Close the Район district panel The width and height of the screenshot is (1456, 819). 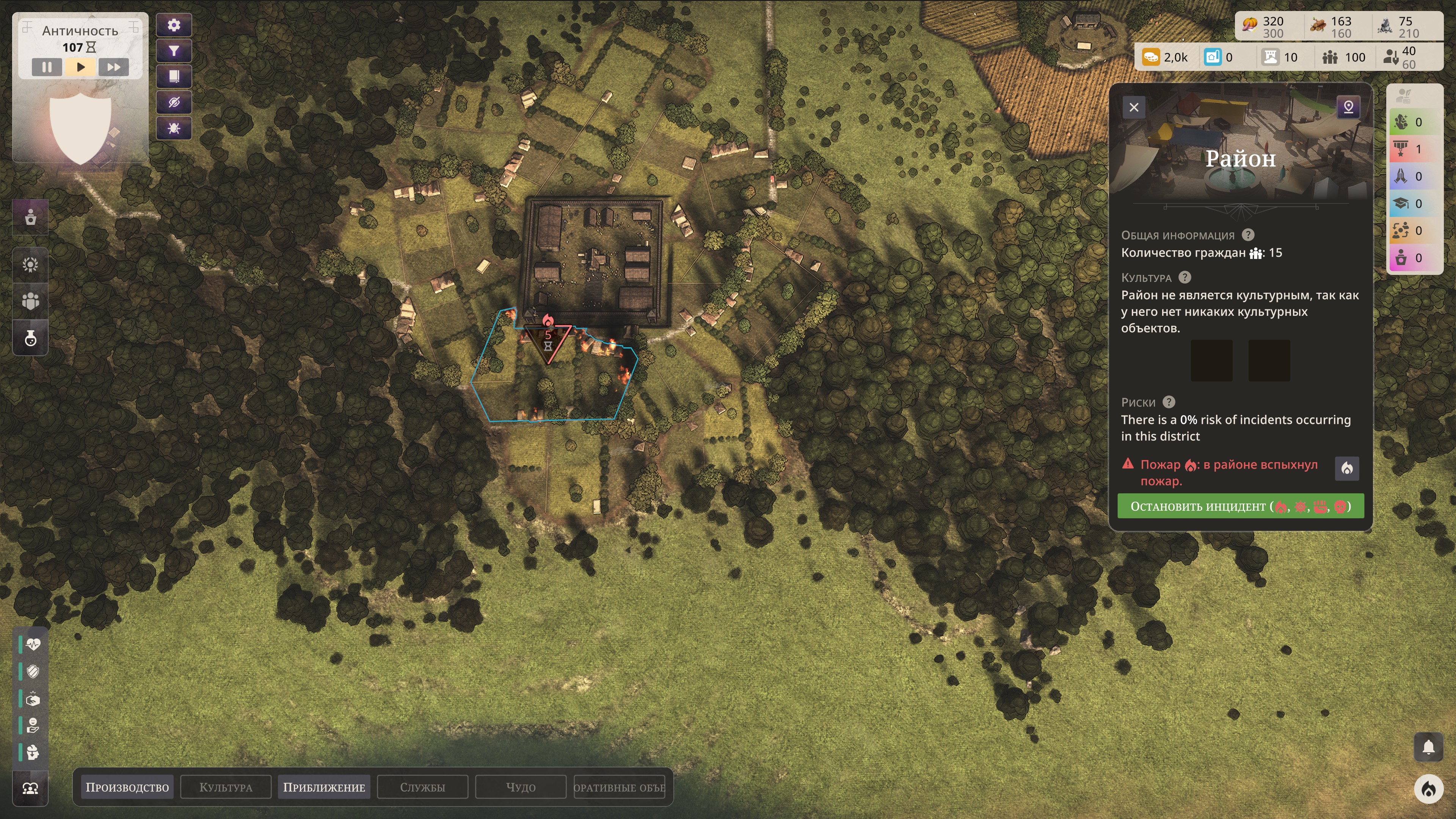click(x=1134, y=107)
